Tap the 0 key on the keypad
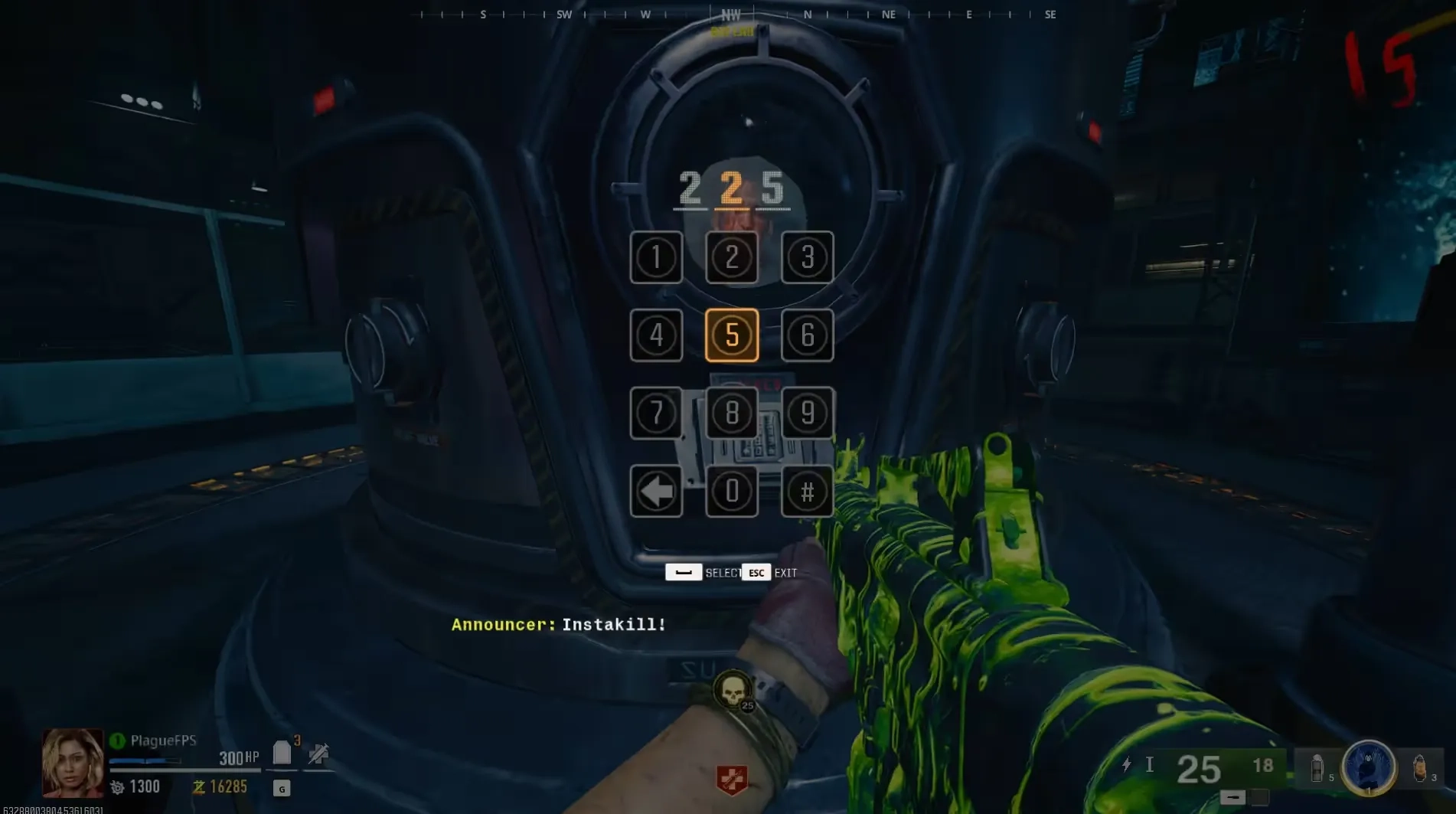 tap(732, 492)
